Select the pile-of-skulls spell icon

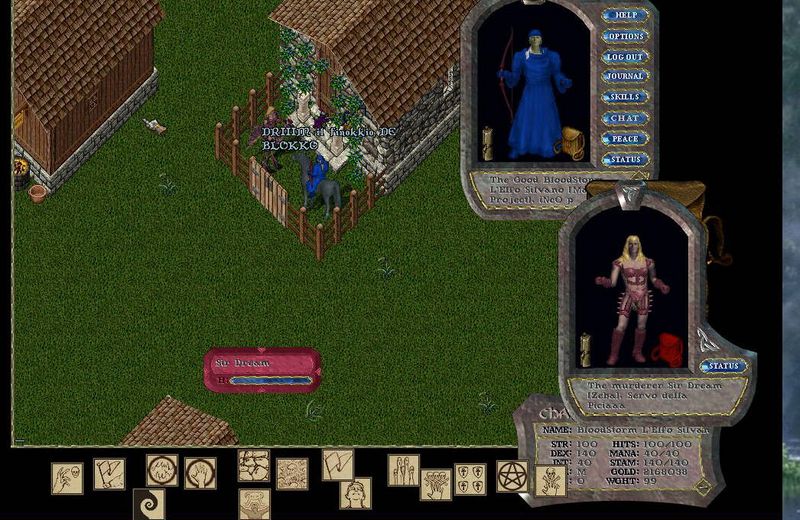click(292, 474)
